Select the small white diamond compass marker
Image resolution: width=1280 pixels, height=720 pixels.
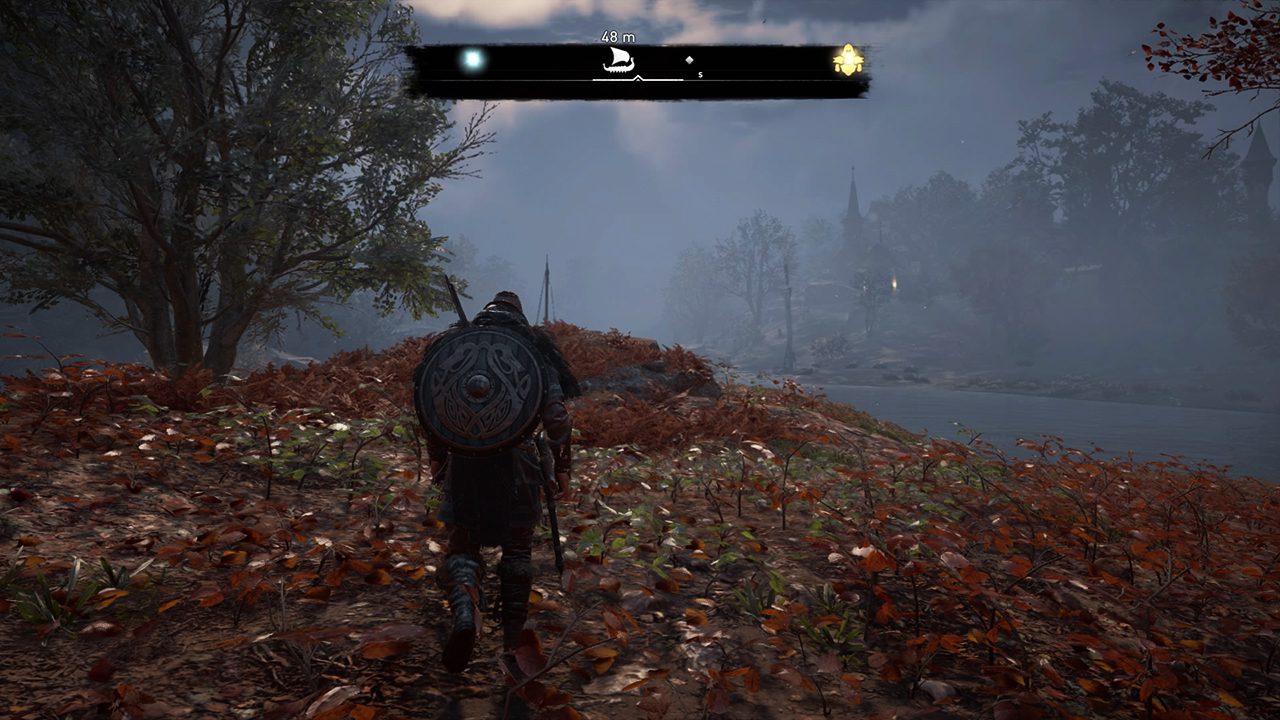pos(689,61)
